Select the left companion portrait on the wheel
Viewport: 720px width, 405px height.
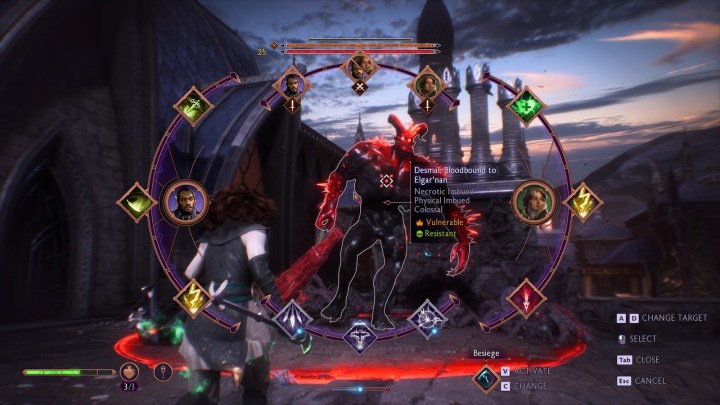coord(184,203)
